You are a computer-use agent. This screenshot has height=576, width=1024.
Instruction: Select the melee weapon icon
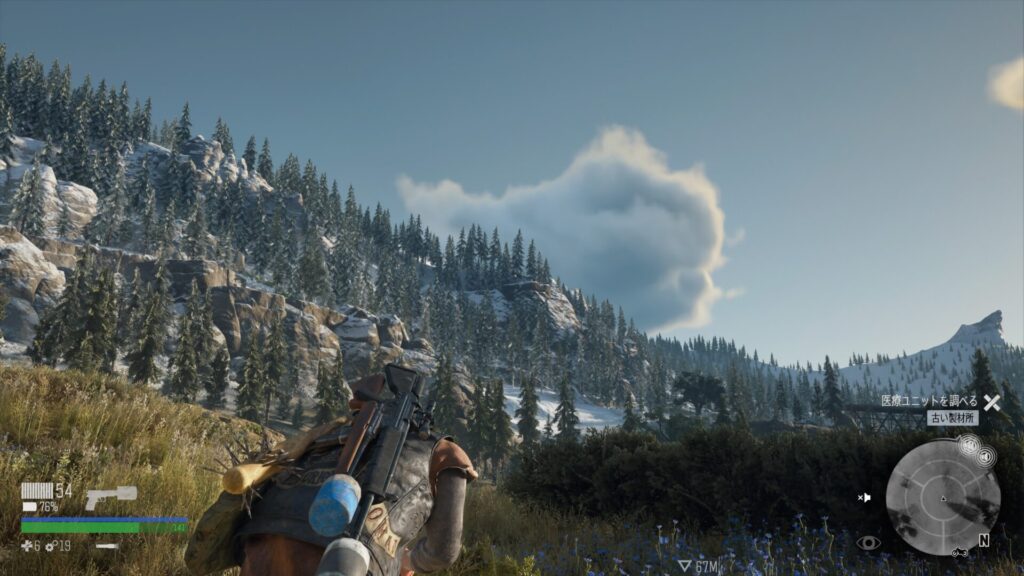(x=105, y=546)
